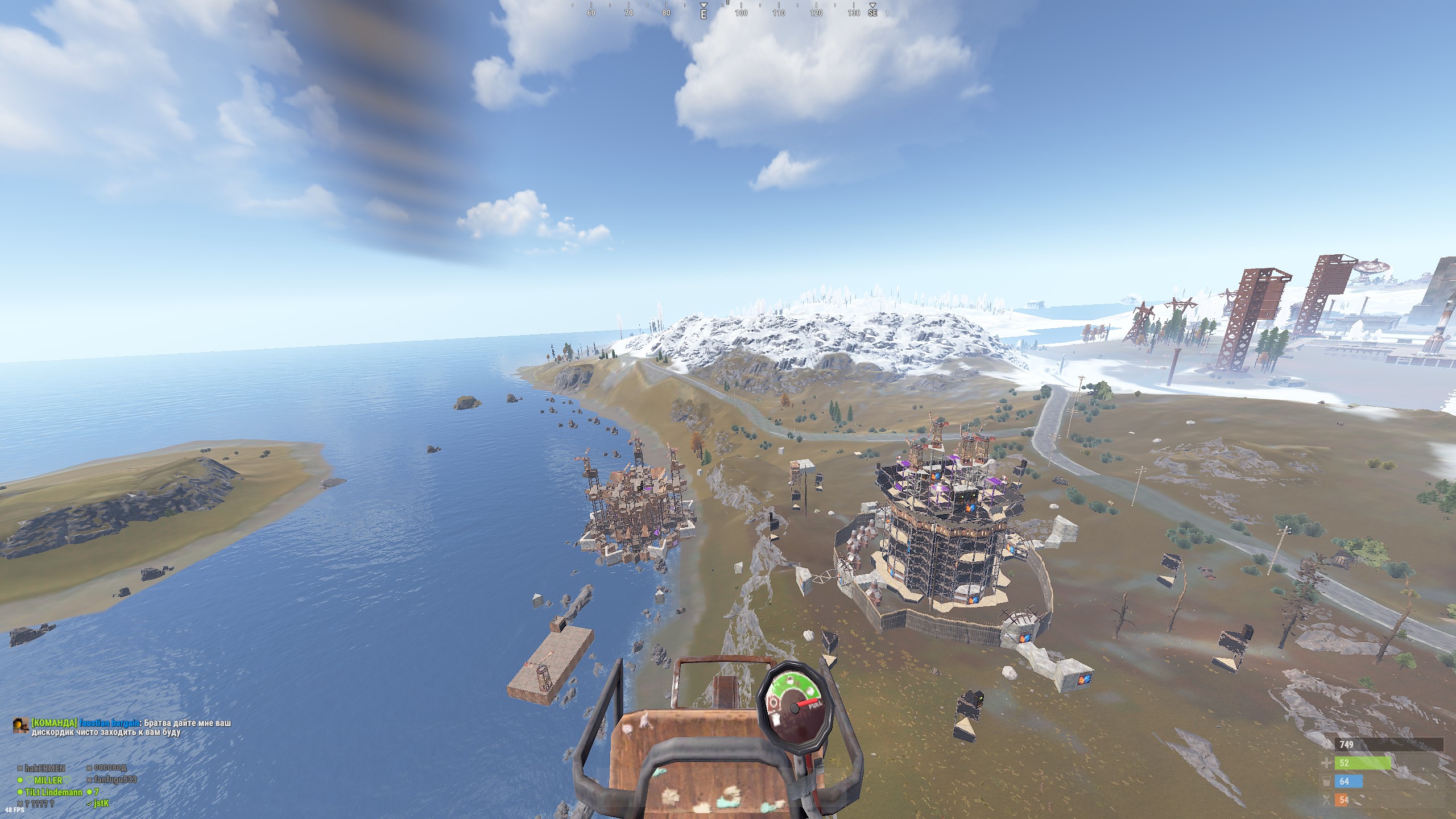Viewport: 1456px width, 819px height.
Task: Click the faustian bargain chat avatar
Action: click(x=20, y=725)
